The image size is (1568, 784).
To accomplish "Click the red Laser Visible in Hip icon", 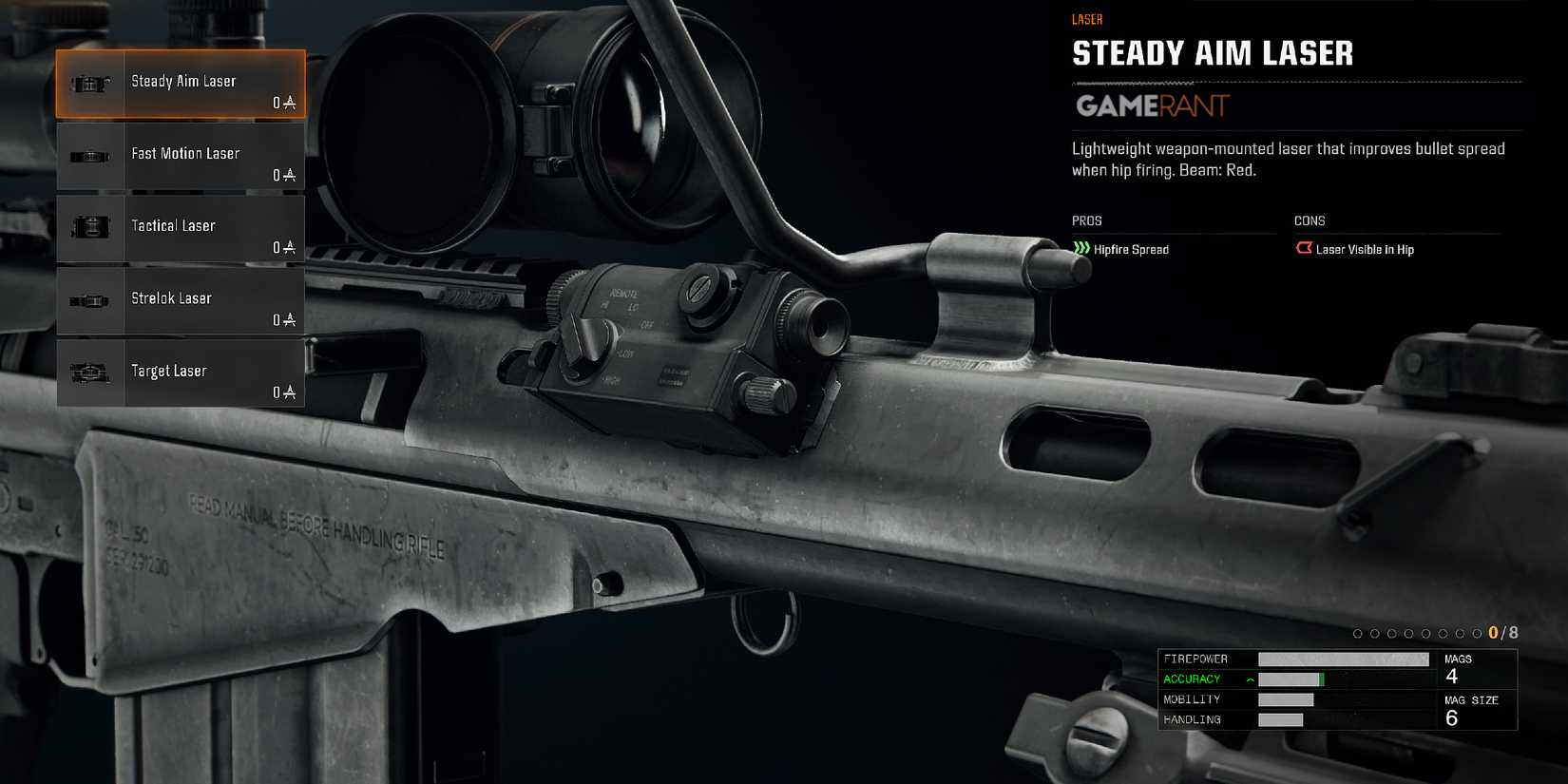I will (1304, 248).
